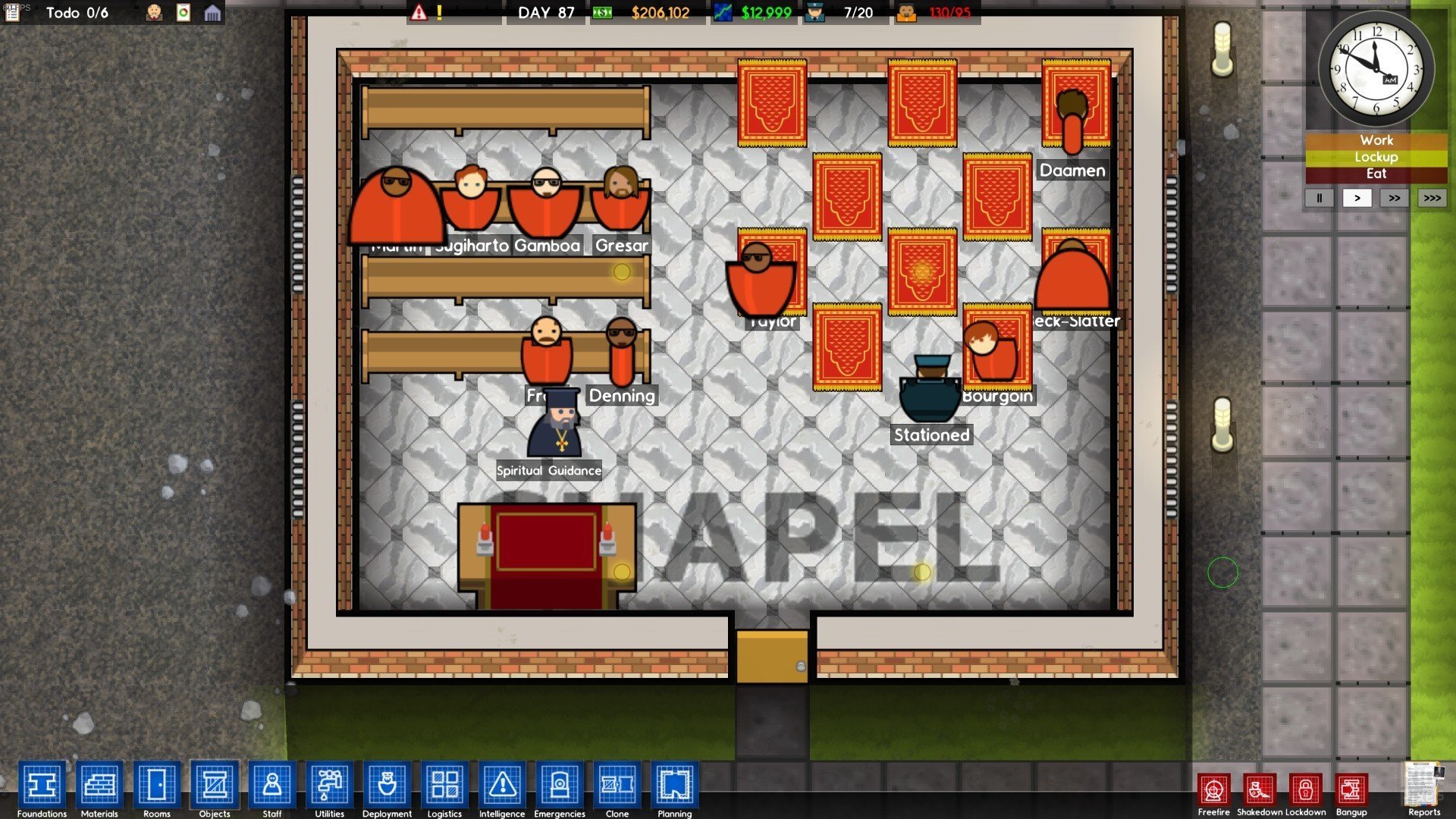The width and height of the screenshot is (1456, 819).
Task: Order a Bangup for all prisoners
Action: (1351, 791)
